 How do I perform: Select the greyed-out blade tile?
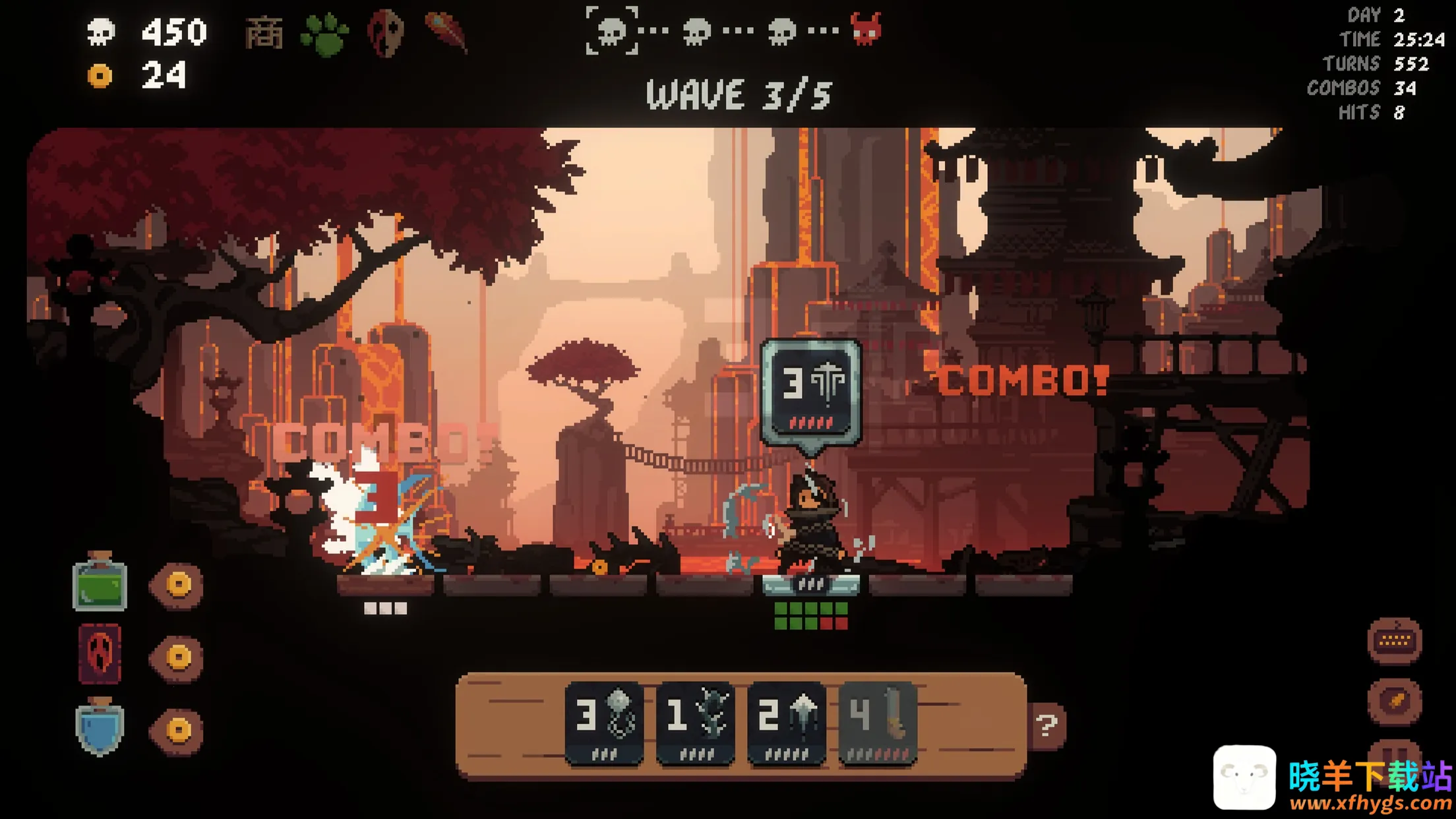877,723
